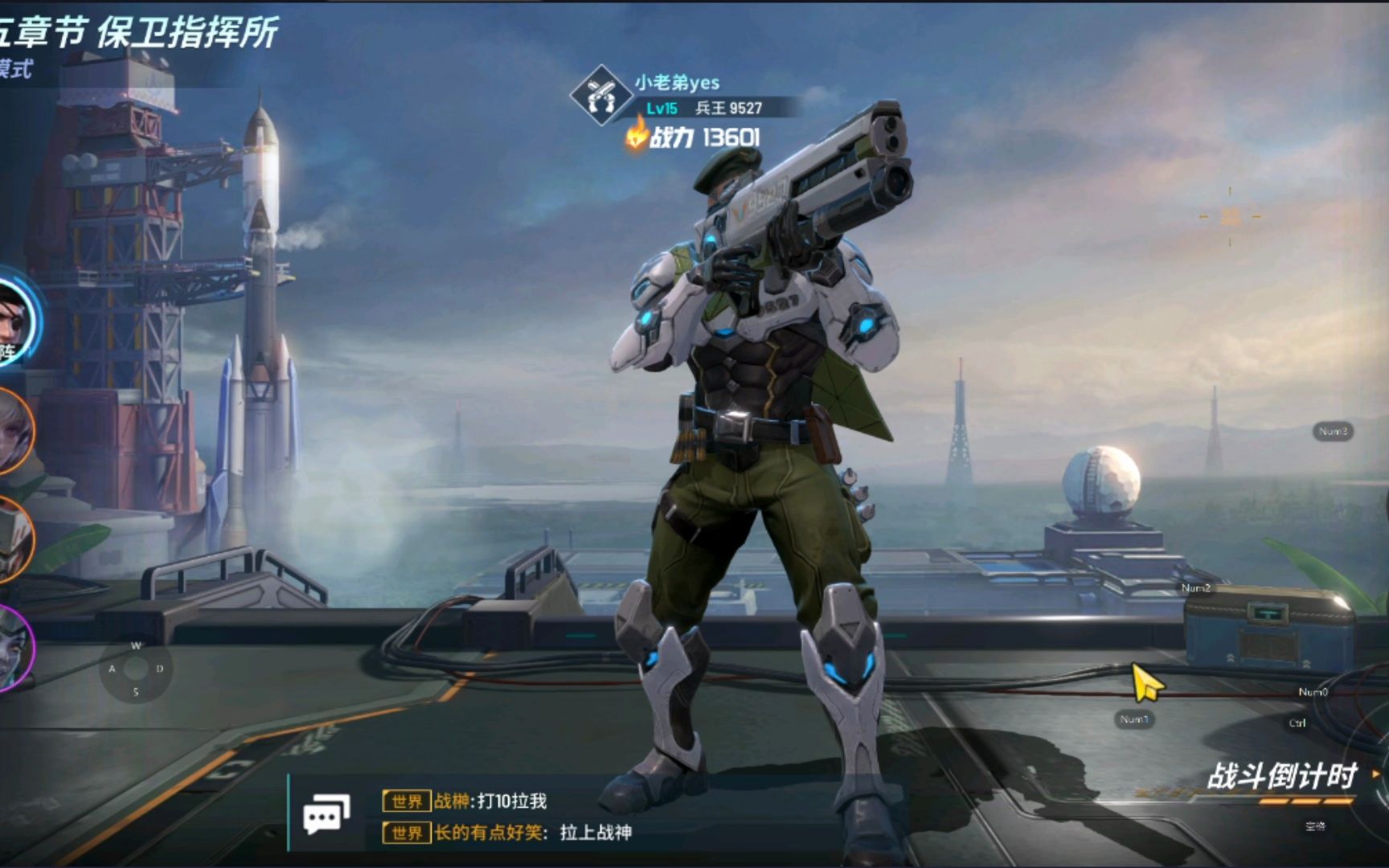Open the chat speech-bubble icon

point(326,816)
